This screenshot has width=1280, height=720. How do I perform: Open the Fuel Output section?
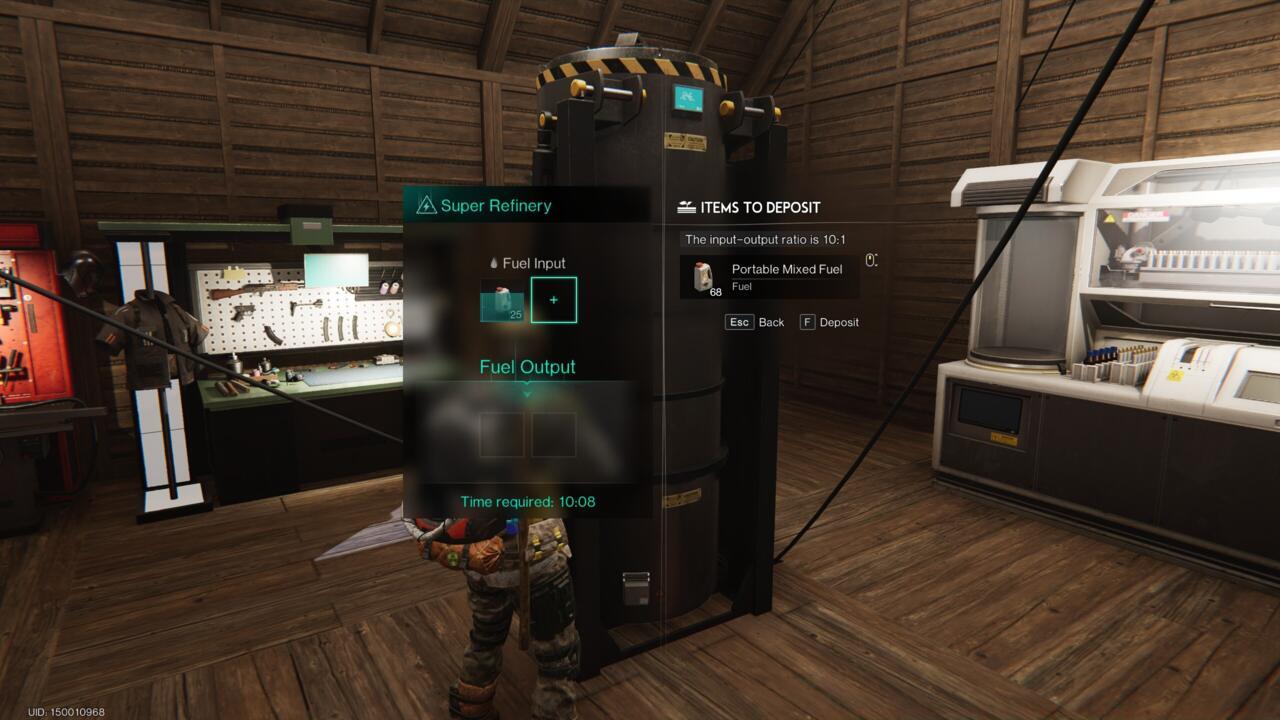click(526, 367)
